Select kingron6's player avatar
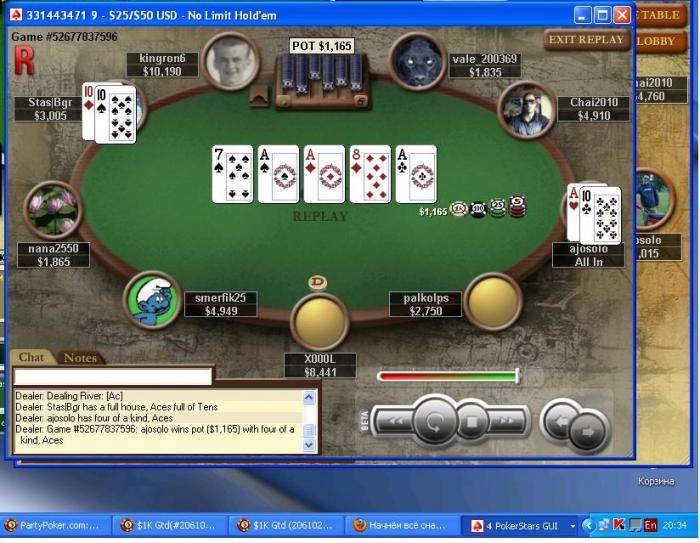The height and width of the screenshot is (543, 700). [233, 61]
